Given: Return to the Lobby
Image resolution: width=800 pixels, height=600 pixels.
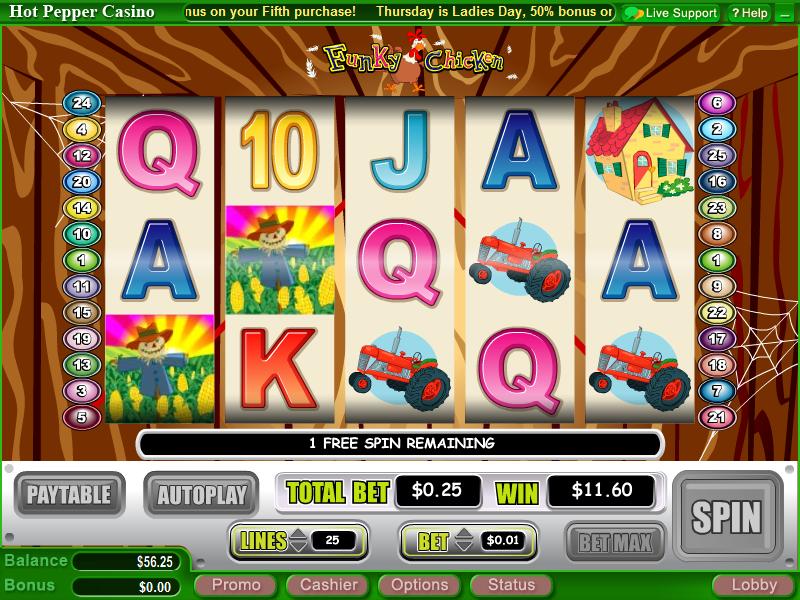Looking at the screenshot, I should 754,585.
